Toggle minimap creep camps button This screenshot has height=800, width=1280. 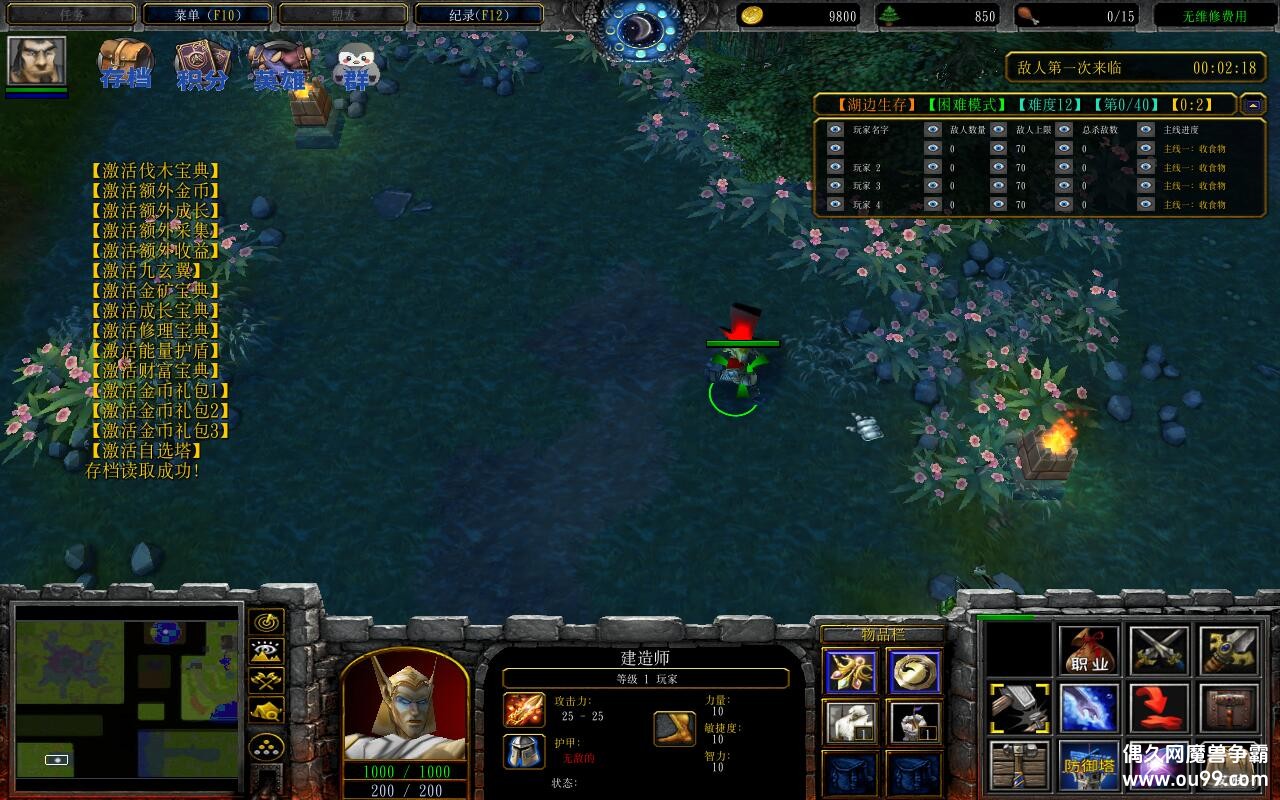[x=266, y=711]
